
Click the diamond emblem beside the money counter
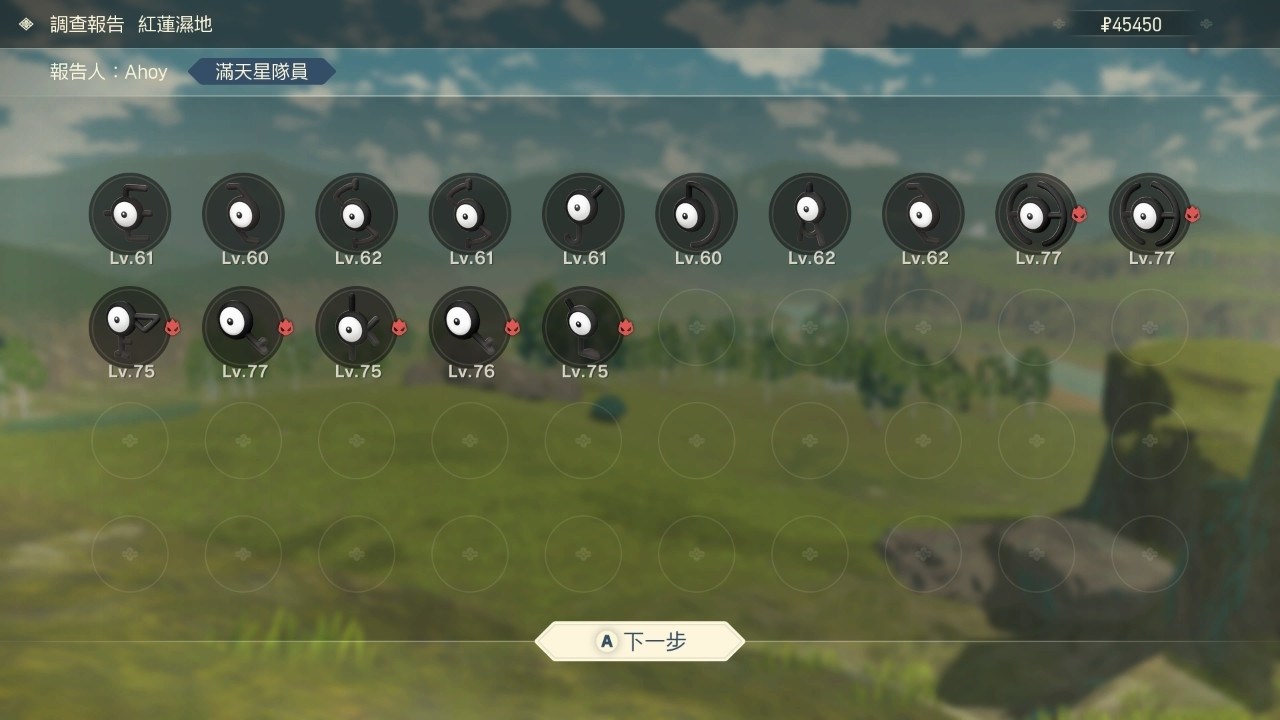coord(1208,24)
